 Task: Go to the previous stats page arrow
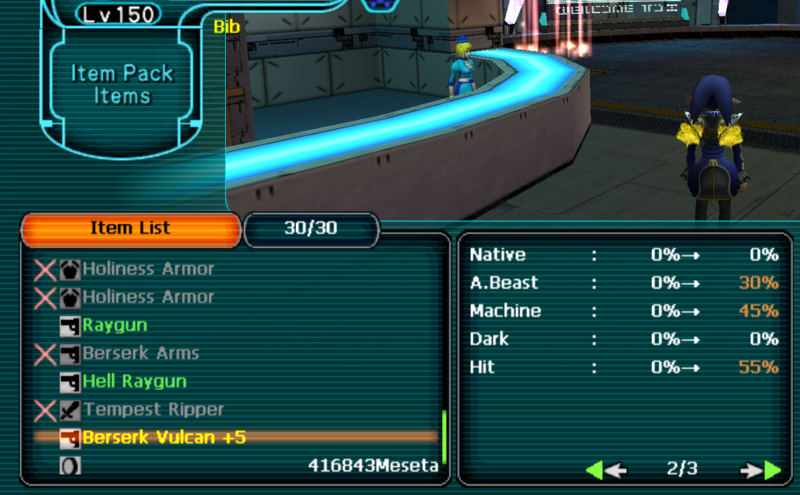click(606, 469)
